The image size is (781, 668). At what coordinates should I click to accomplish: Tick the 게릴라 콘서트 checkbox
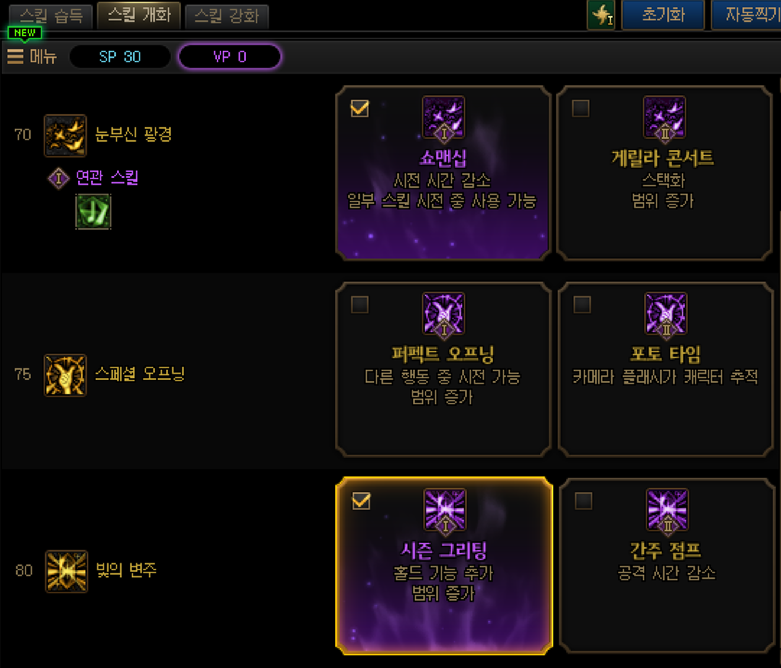(580, 109)
